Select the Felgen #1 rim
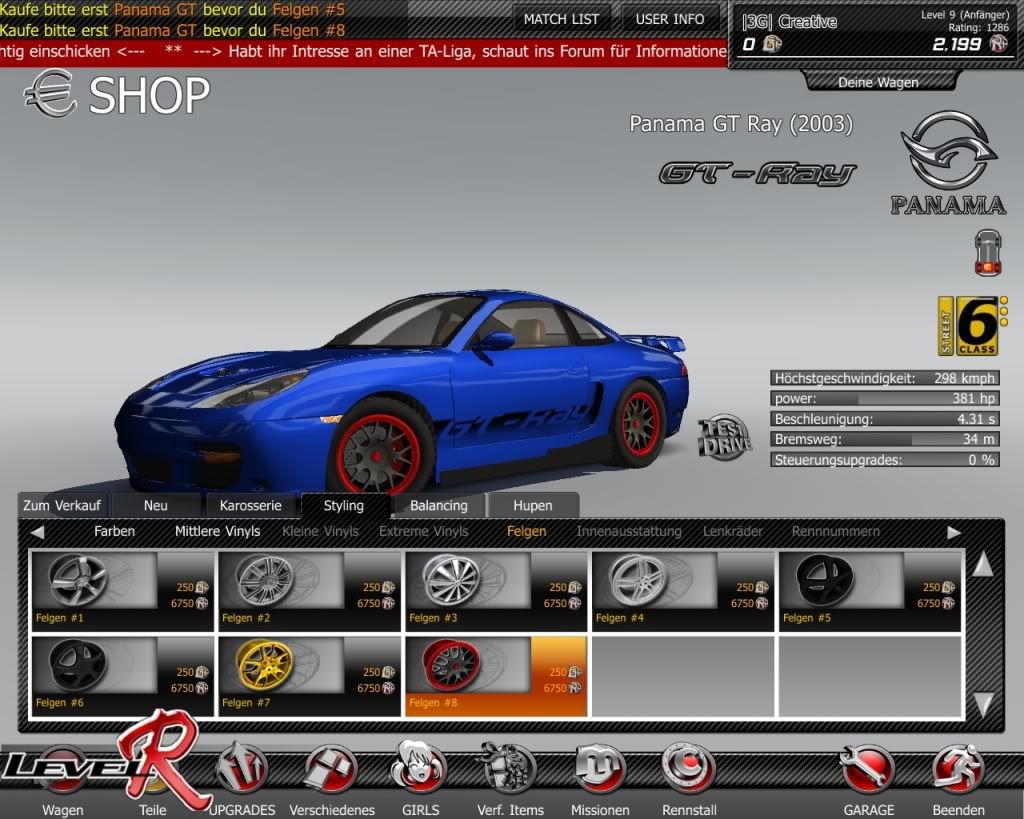Screen dimensions: 1024x819 (123, 590)
